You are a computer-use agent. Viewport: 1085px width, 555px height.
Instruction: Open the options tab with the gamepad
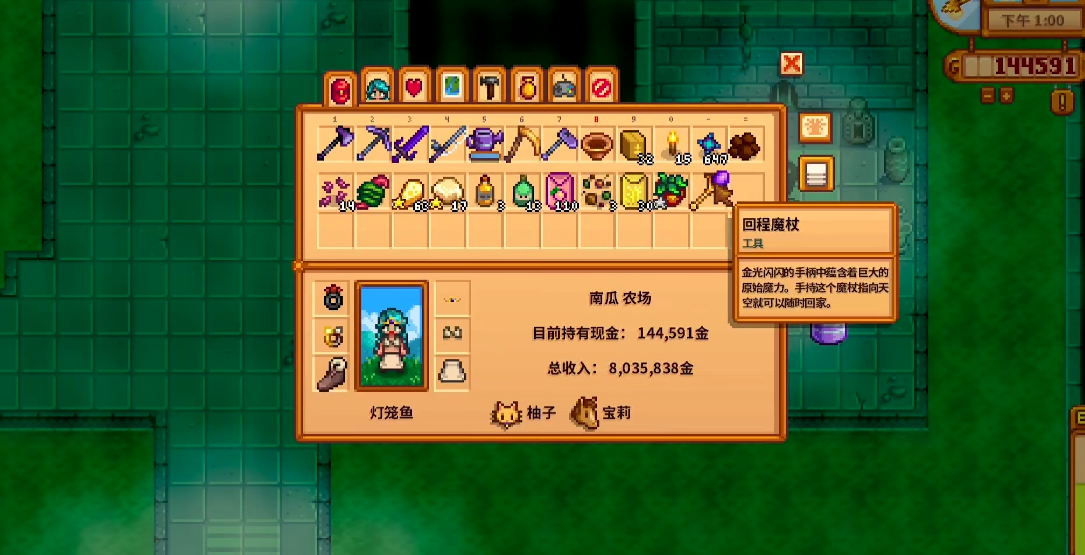click(564, 88)
